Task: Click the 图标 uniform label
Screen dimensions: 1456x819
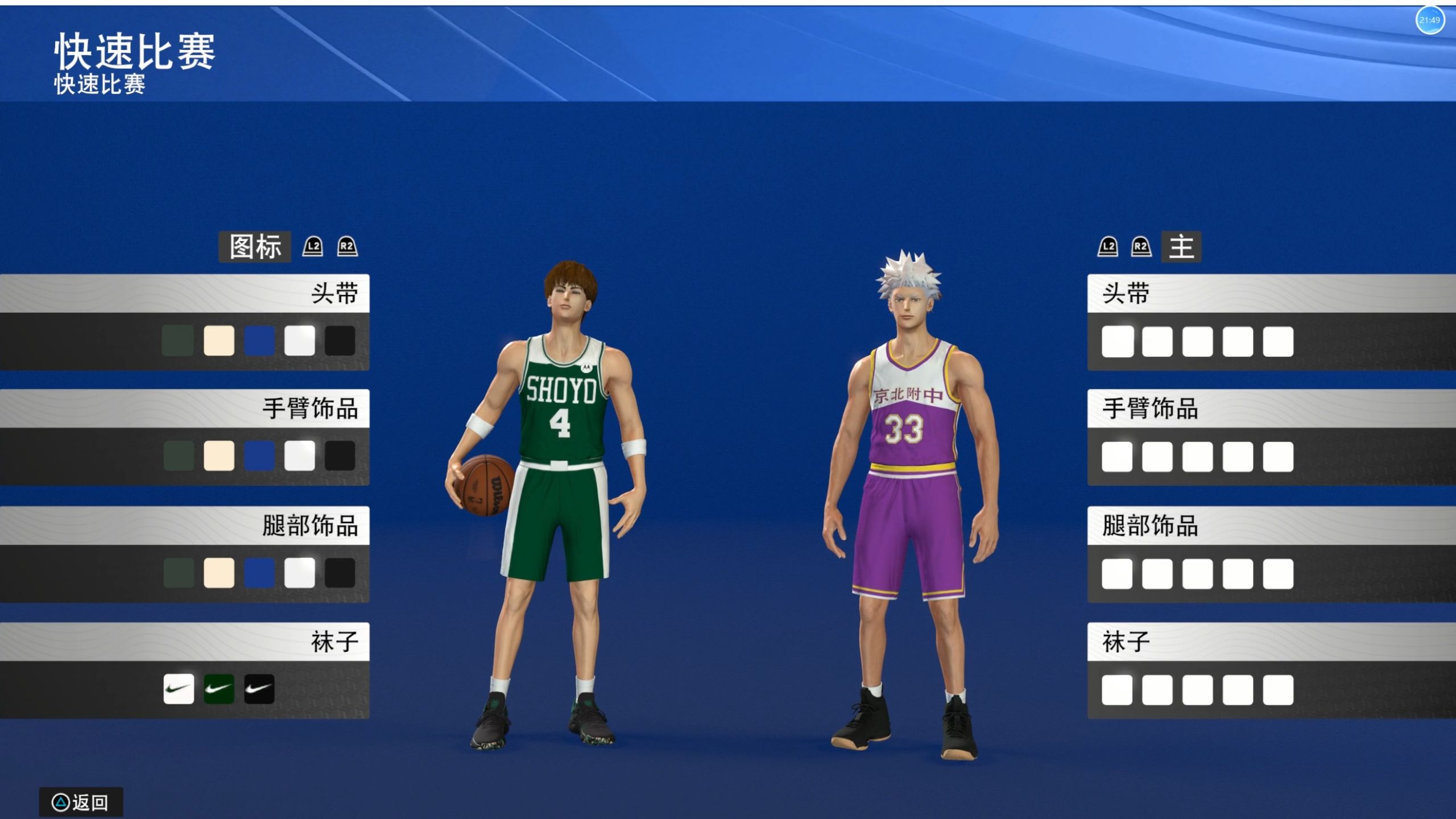Action: [x=255, y=247]
